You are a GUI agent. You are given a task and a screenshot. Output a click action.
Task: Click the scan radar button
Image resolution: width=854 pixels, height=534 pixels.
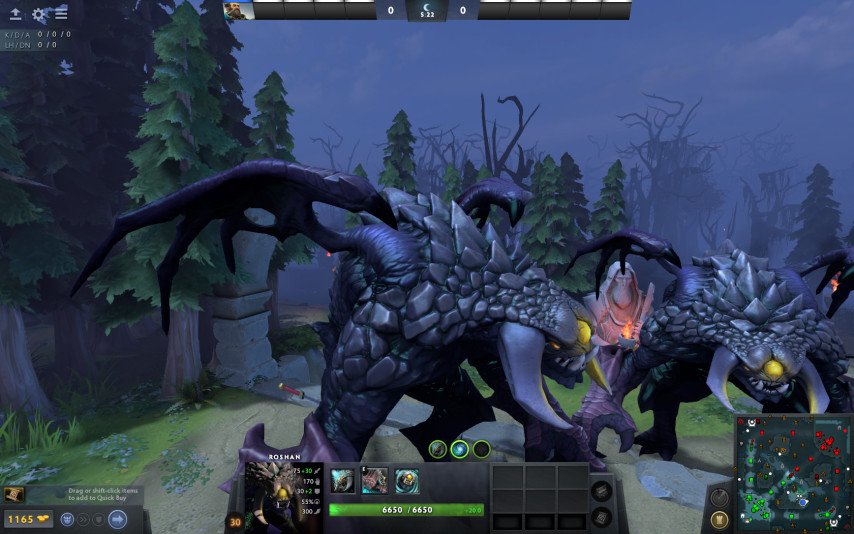(718, 497)
